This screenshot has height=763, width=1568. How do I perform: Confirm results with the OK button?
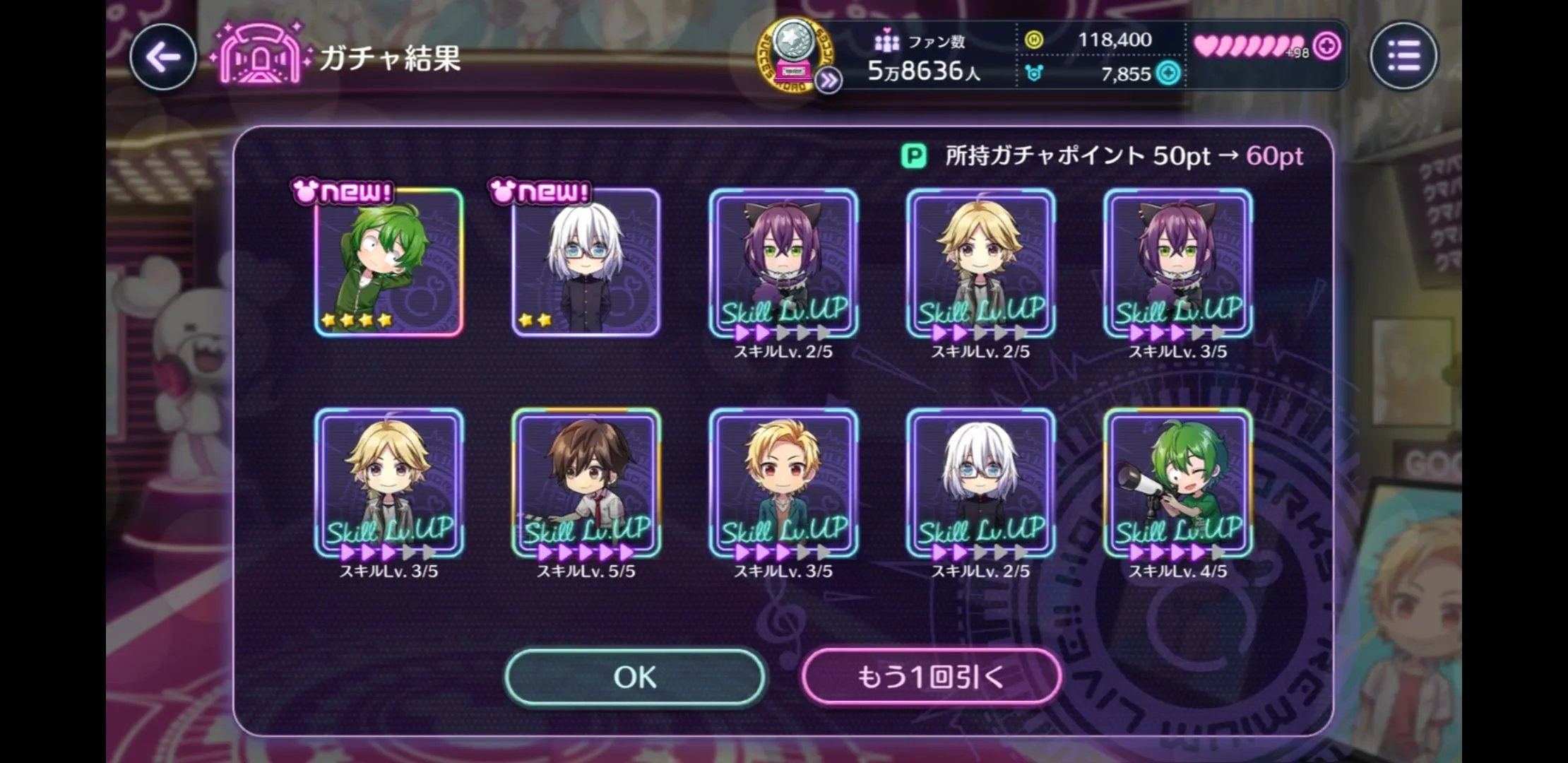[635, 677]
